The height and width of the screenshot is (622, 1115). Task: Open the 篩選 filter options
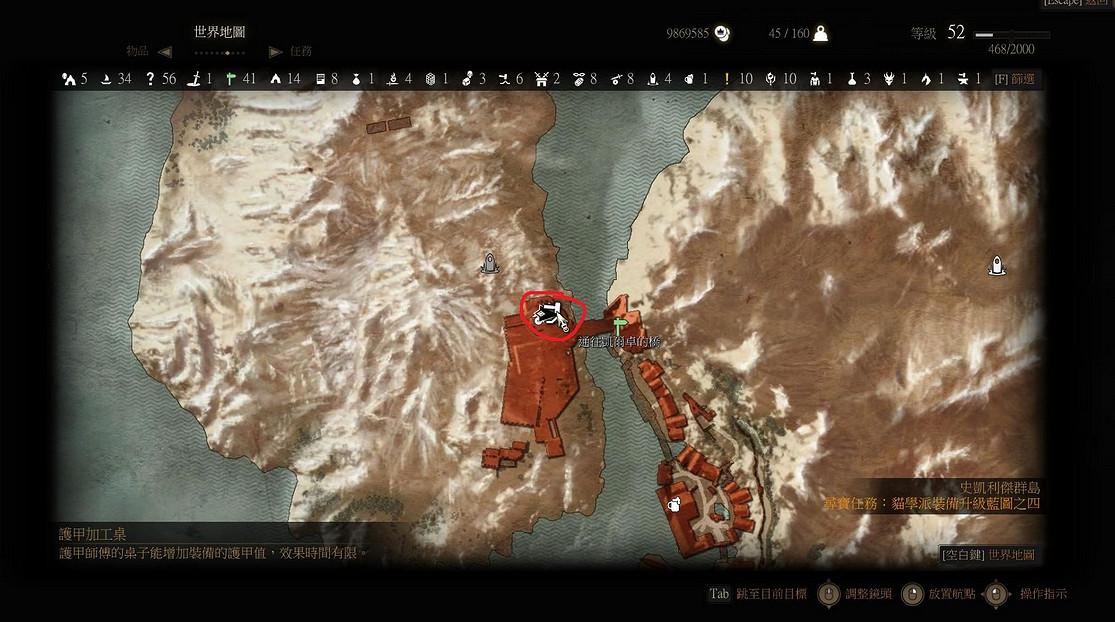(x=1015, y=78)
